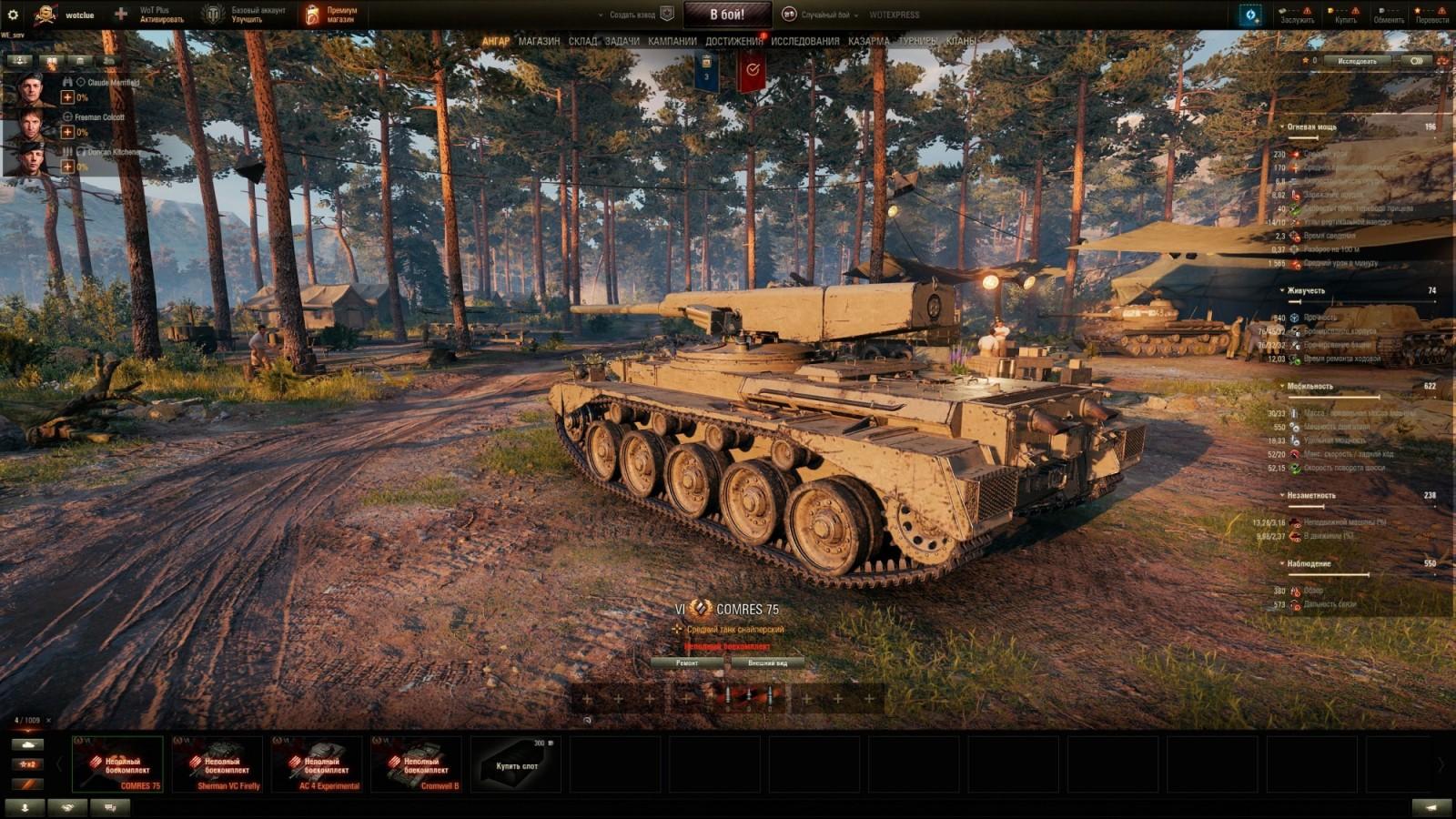
Task: Collapse the carousel with the left chevron
Action: (x=59, y=763)
